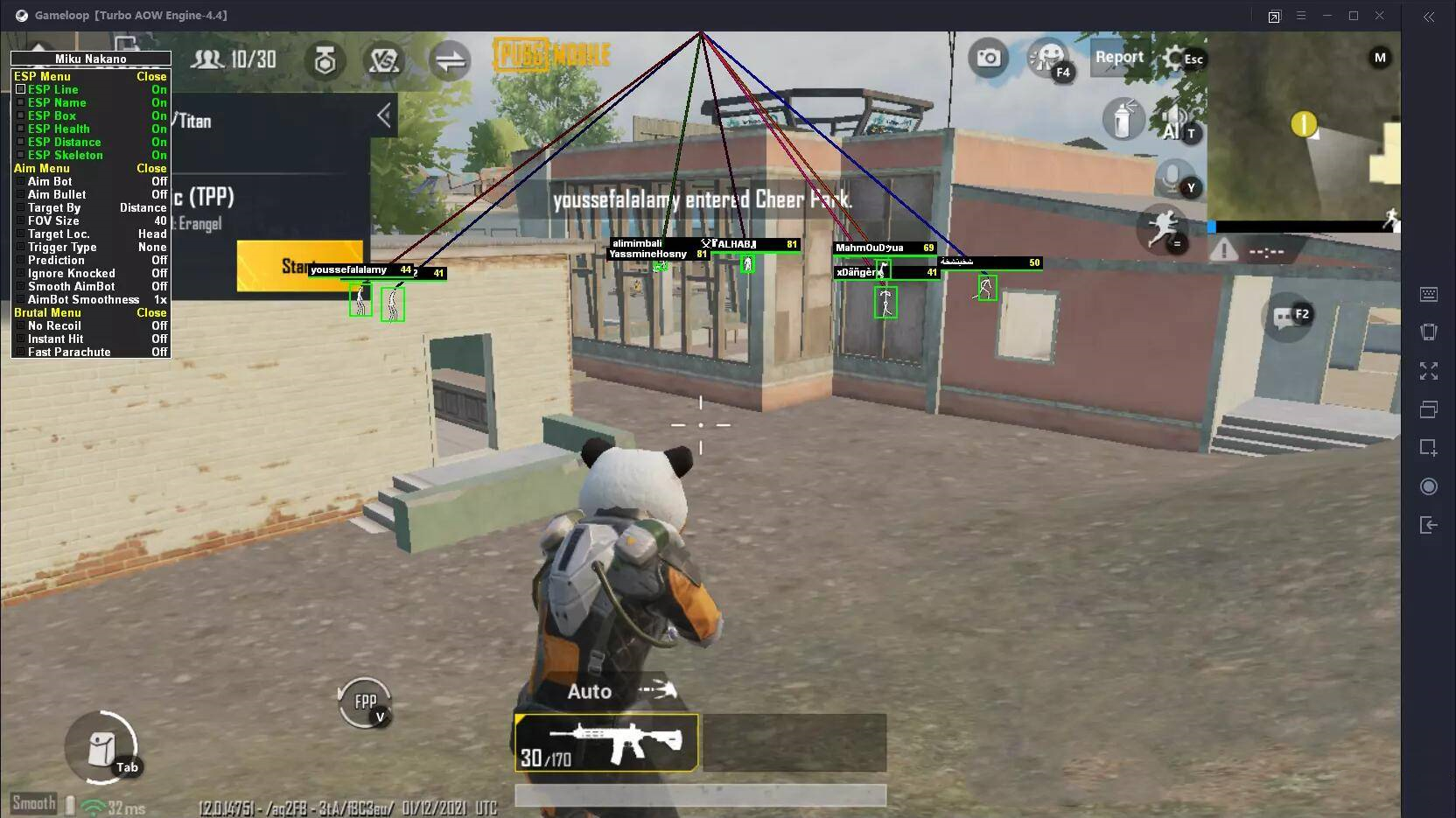Toggle the Aim Bot option

coord(50,181)
